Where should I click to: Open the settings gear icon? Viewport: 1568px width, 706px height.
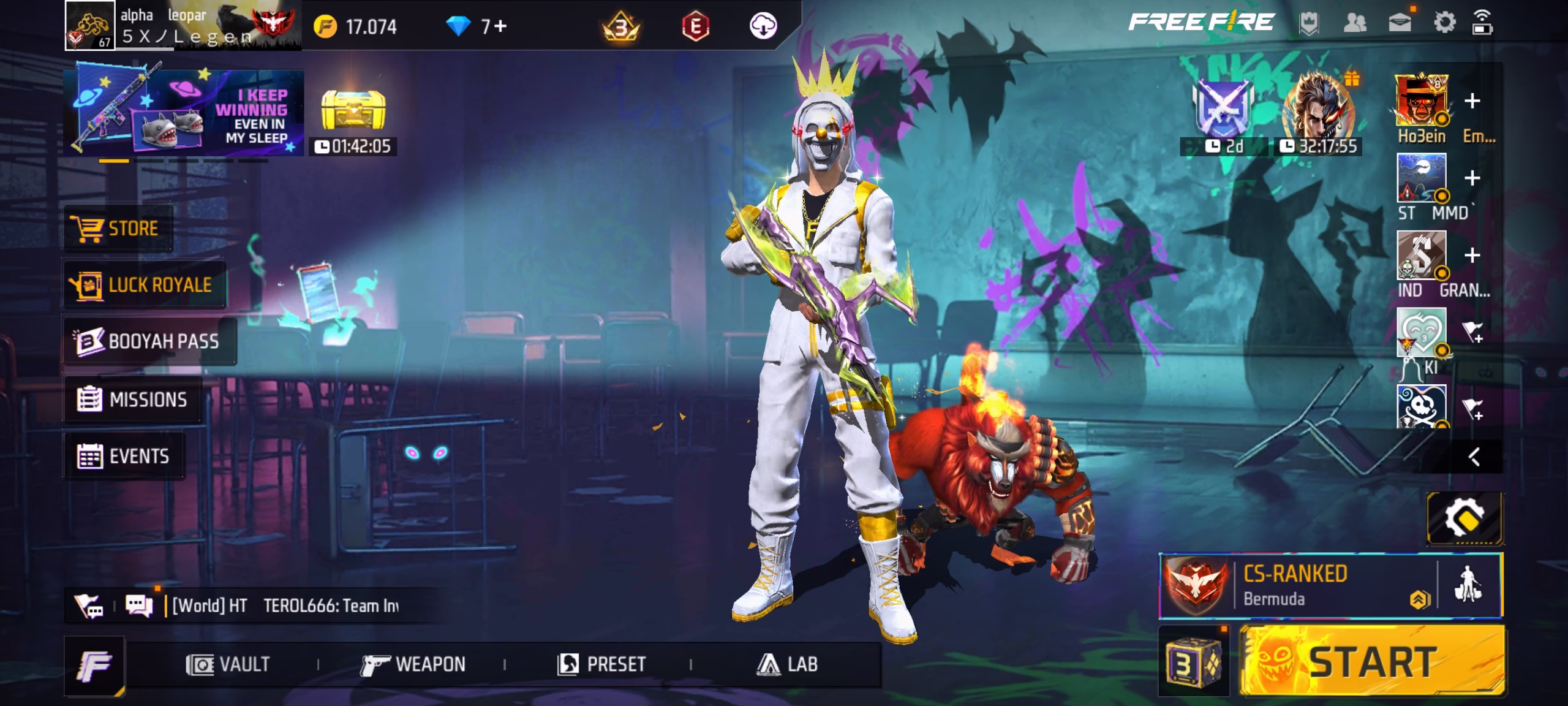1444,24
